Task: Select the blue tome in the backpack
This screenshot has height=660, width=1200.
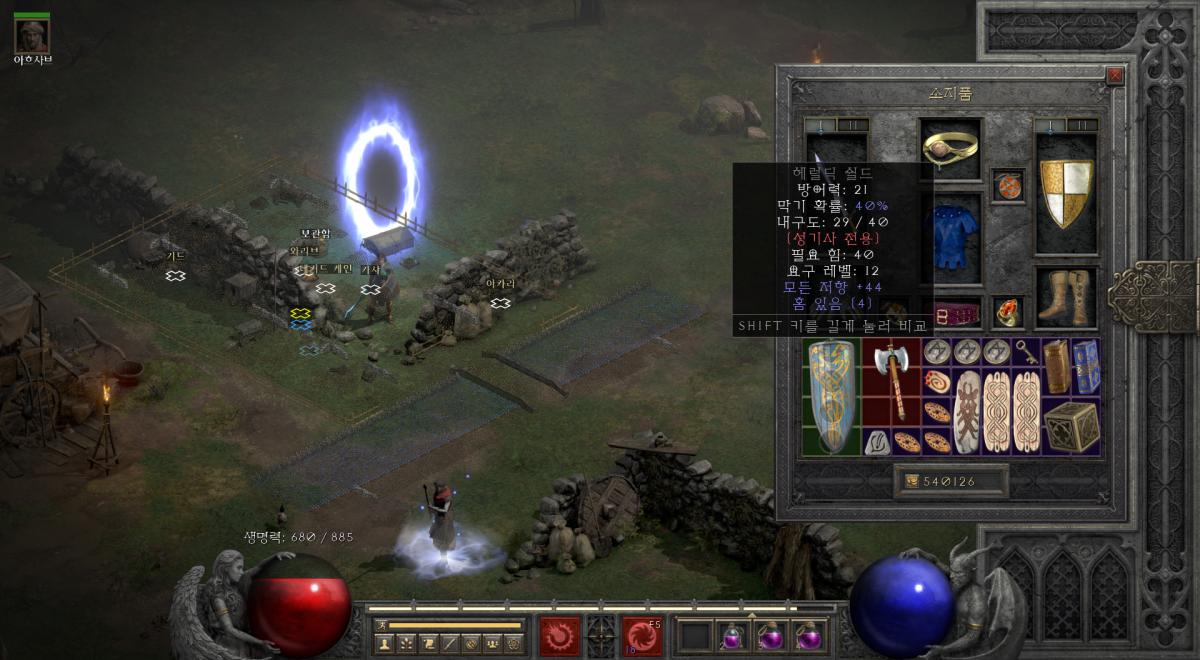Action: pyautogui.click(x=1086, y=366)
